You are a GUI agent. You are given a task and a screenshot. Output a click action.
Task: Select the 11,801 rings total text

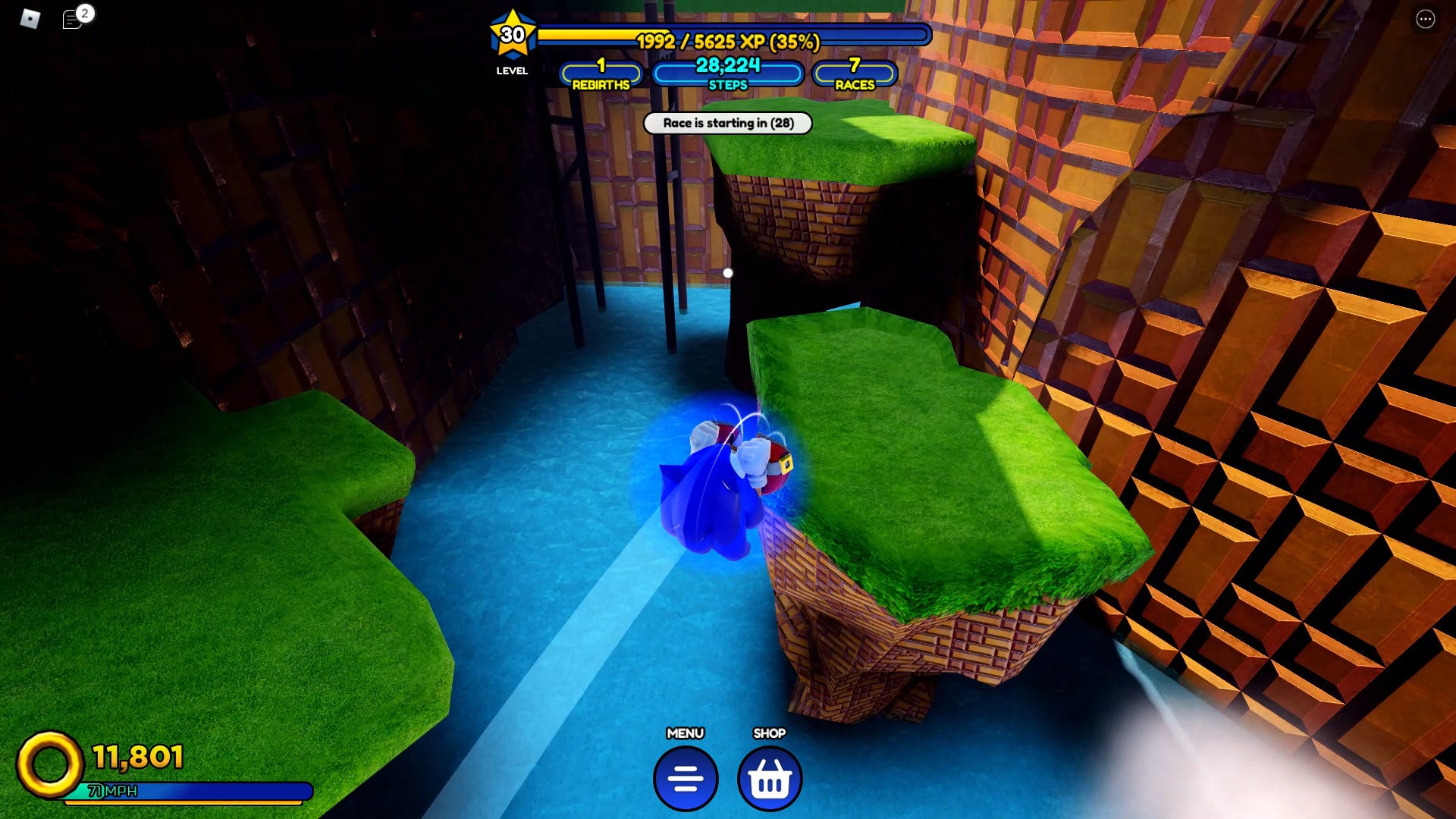[x=136, y=755]
